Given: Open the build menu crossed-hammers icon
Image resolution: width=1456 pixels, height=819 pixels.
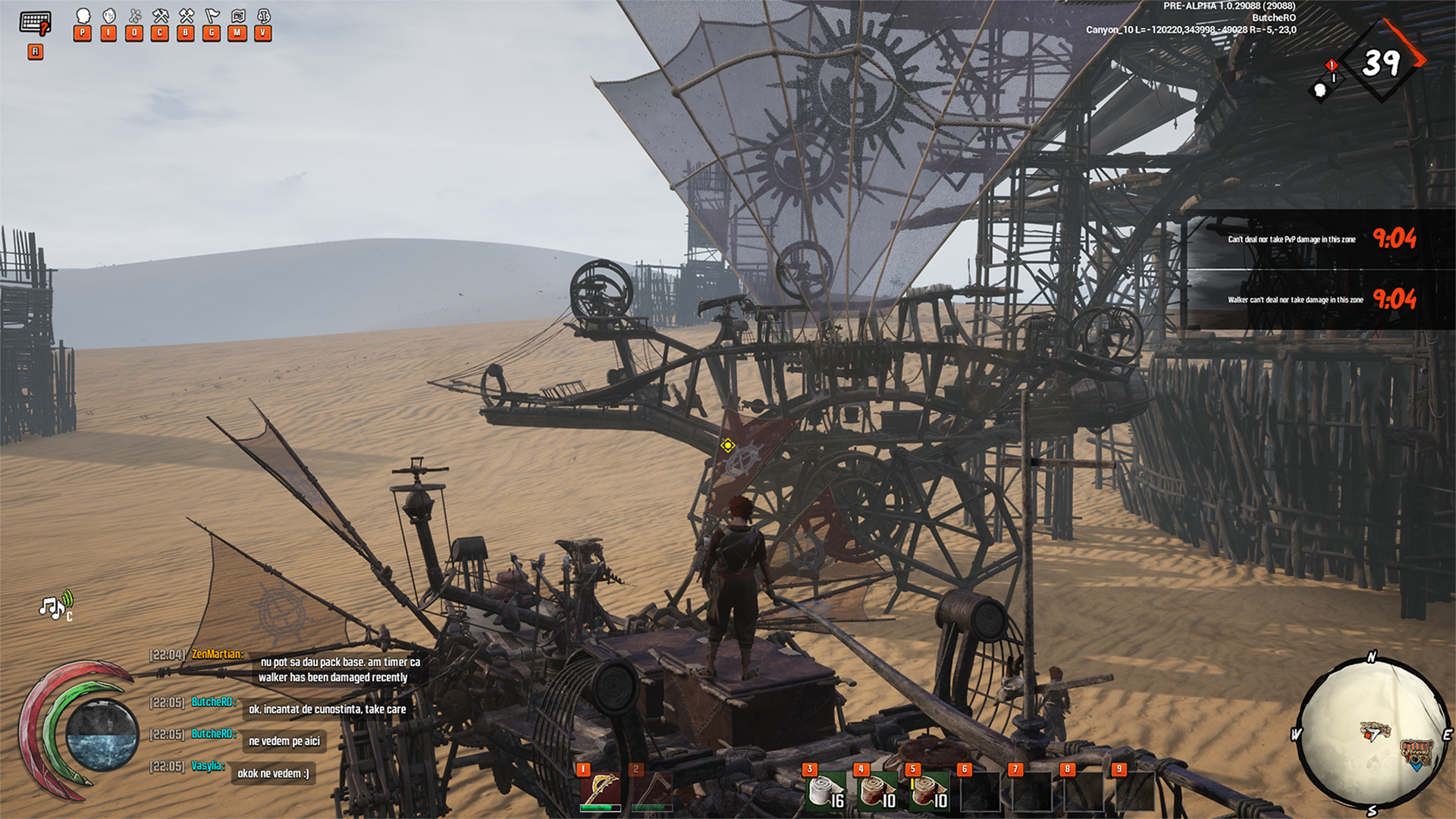Looking at the screenshot, I should pyautogui.click(x=186, y=17).
